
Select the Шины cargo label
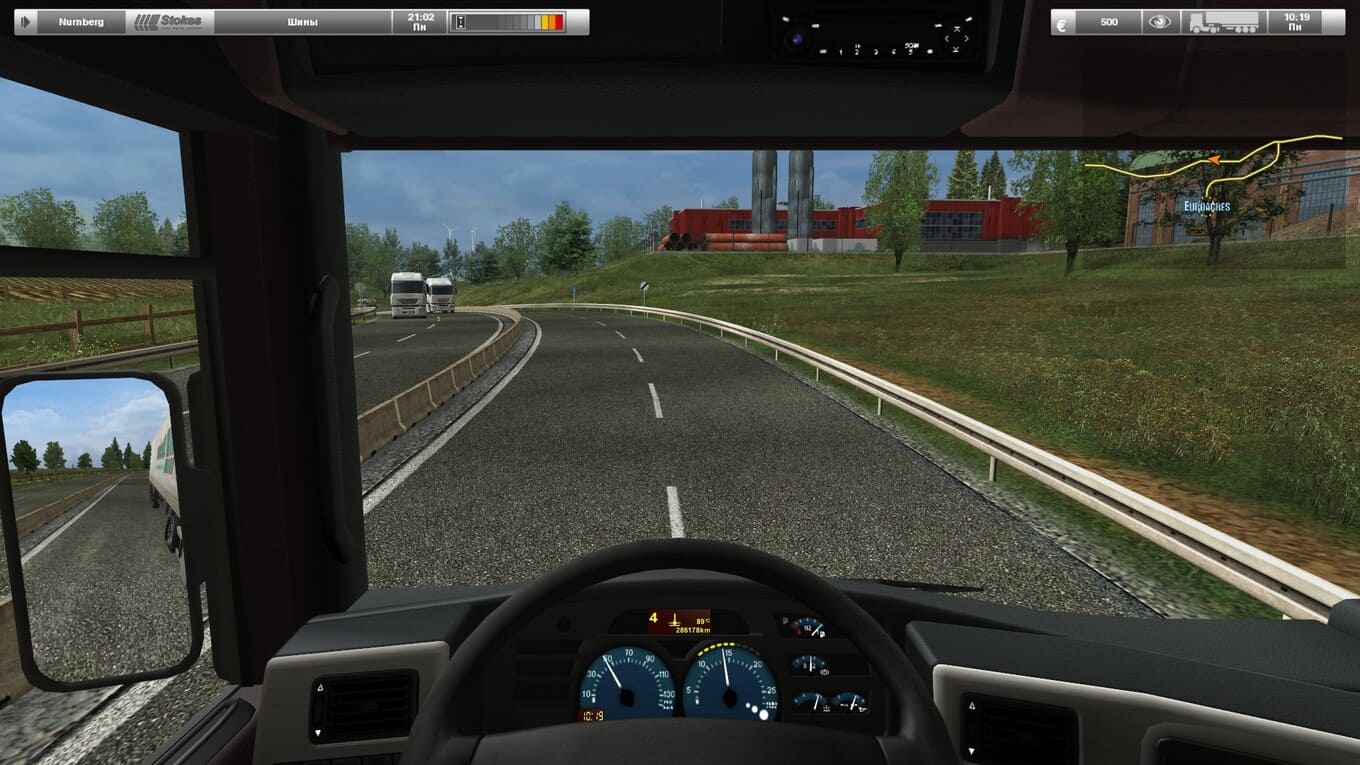point(302,21)
